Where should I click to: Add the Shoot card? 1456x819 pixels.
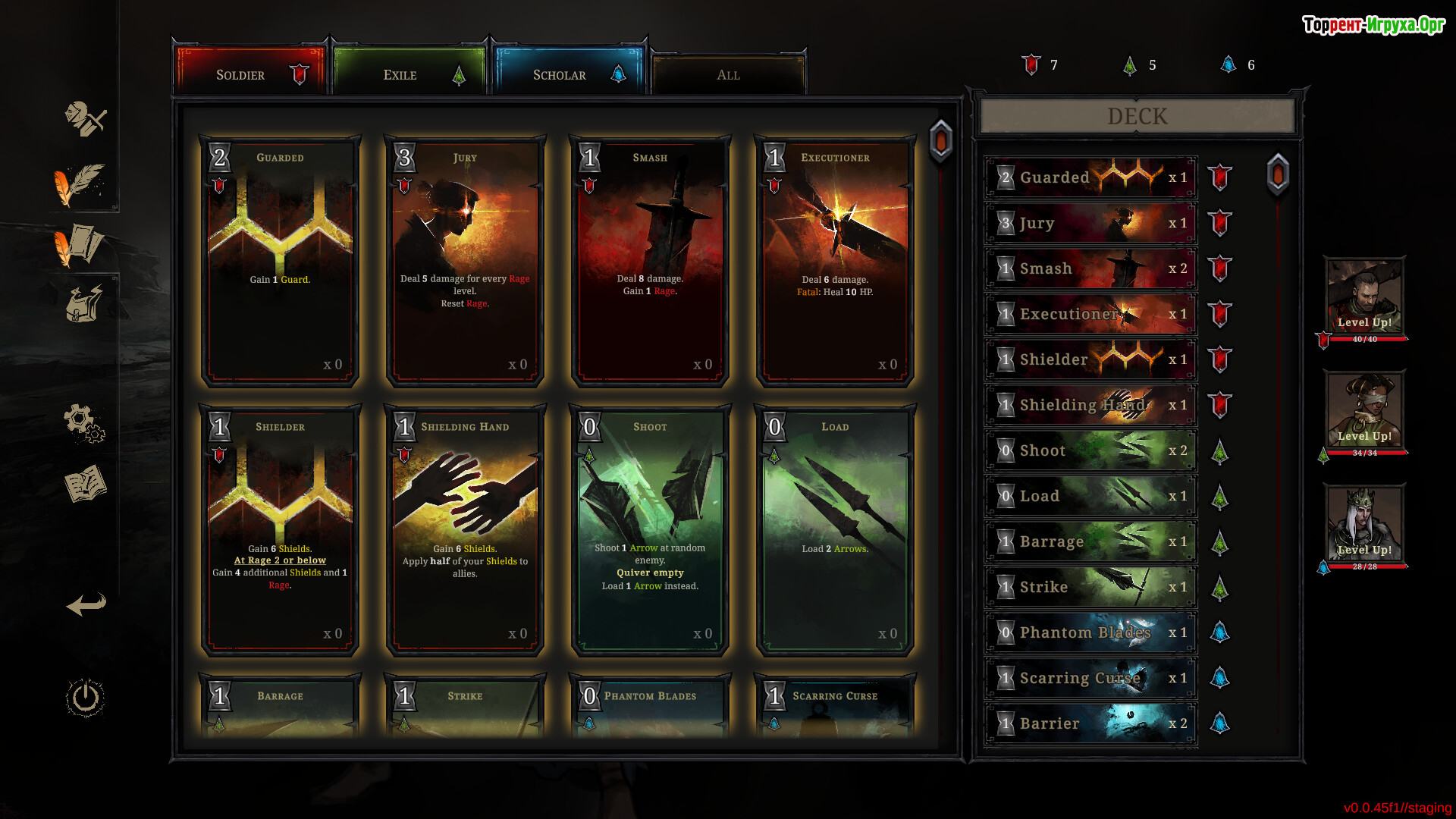coord(650,529)
